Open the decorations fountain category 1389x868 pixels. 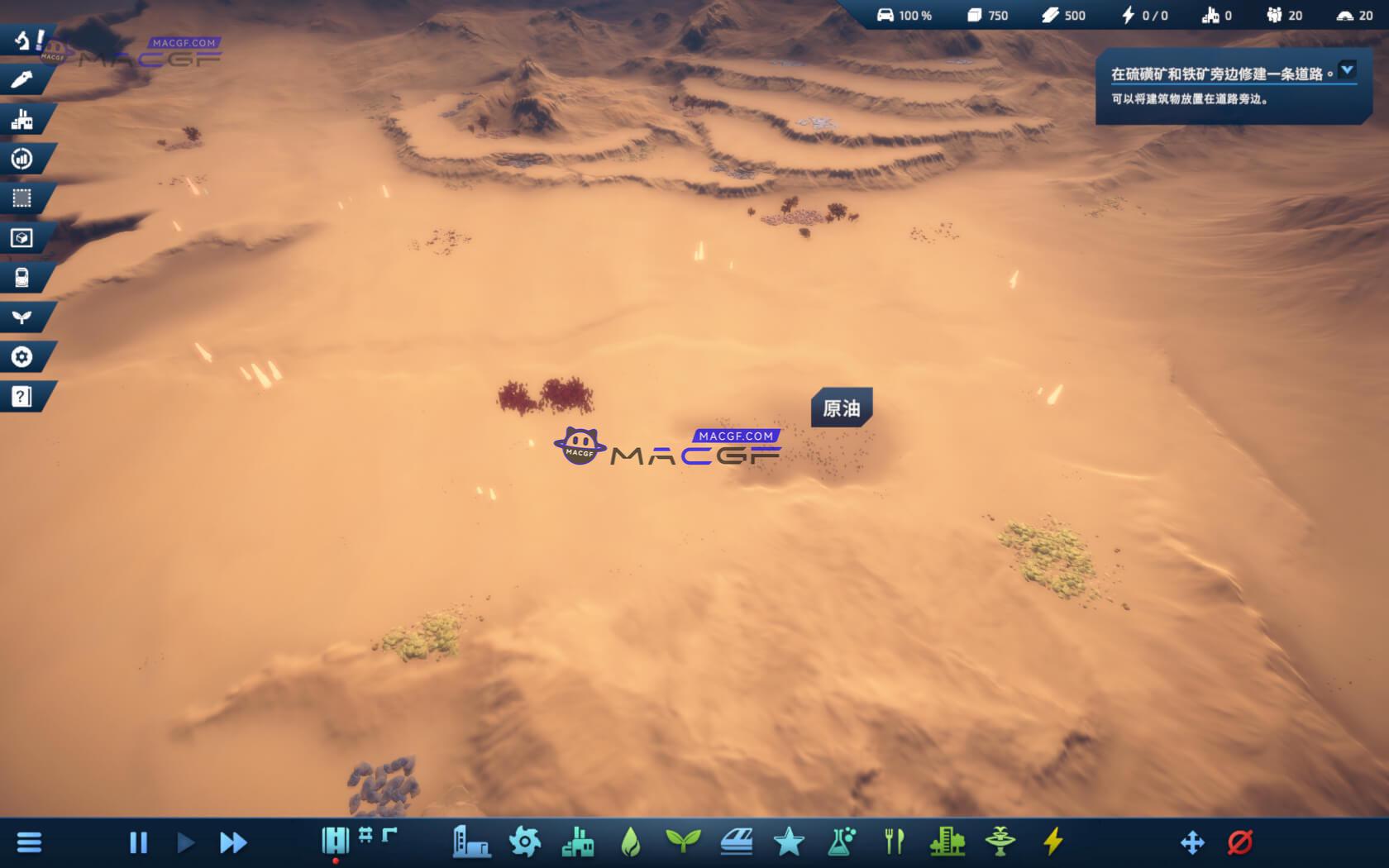click(x=1001, y=842)
